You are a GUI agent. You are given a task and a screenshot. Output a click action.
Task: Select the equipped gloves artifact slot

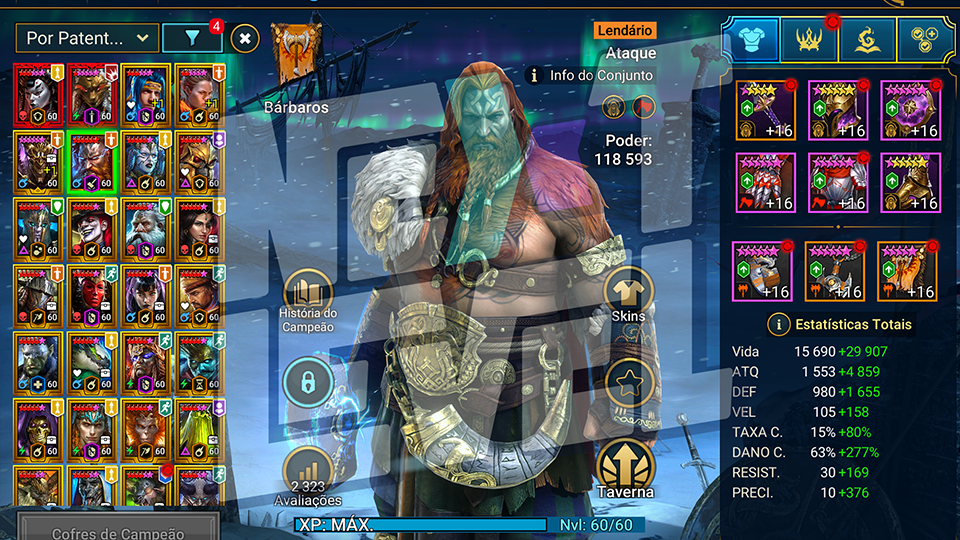765,183
